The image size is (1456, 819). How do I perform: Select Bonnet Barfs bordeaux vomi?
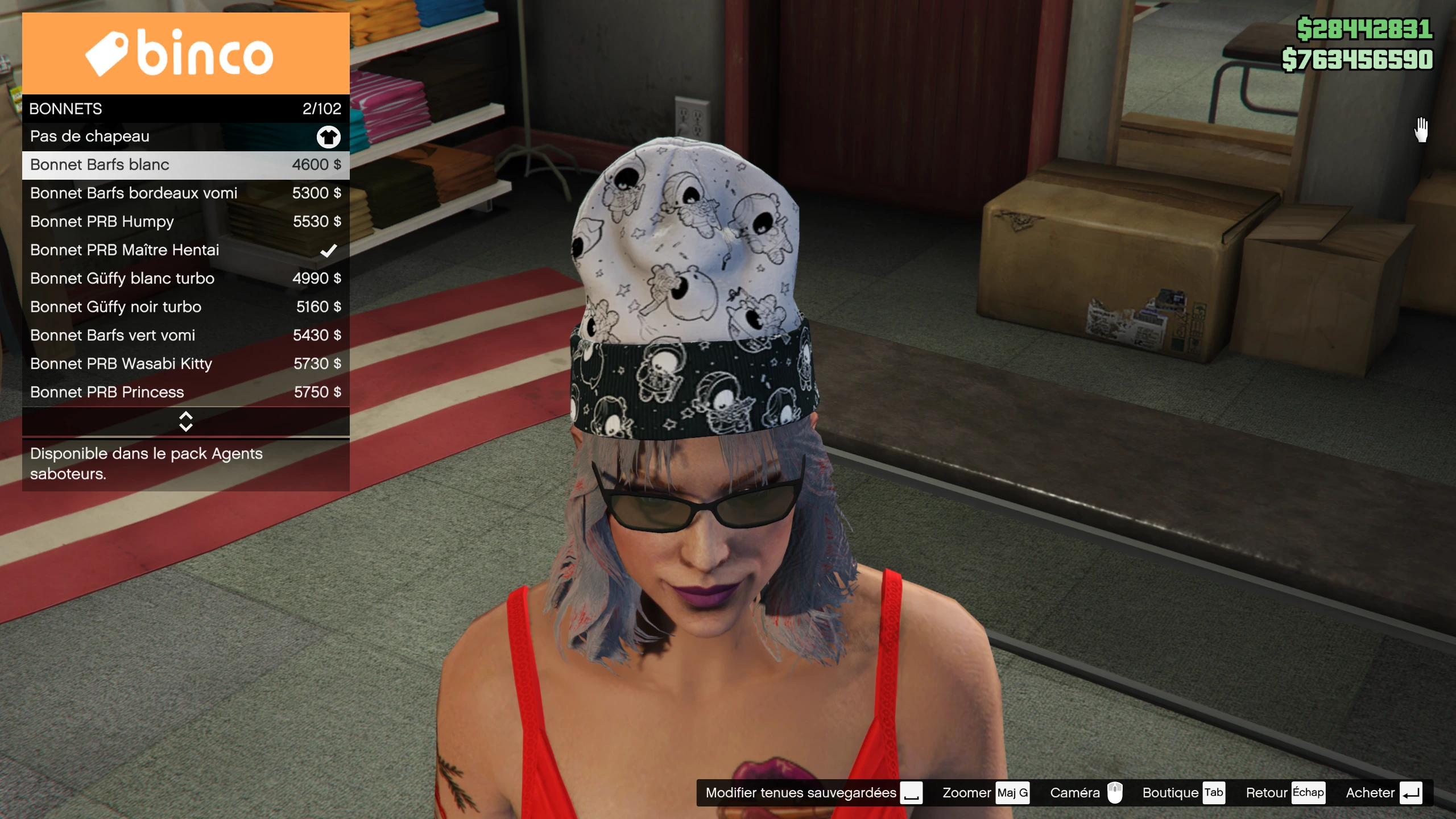[x=185, y=193]
